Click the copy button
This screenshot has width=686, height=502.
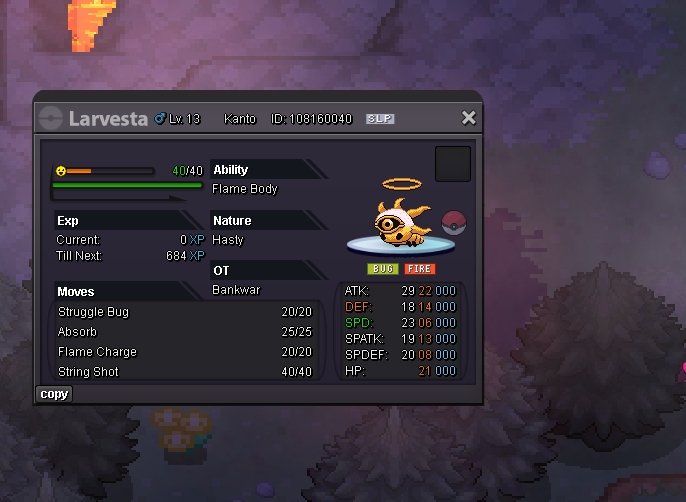[54, 394]
